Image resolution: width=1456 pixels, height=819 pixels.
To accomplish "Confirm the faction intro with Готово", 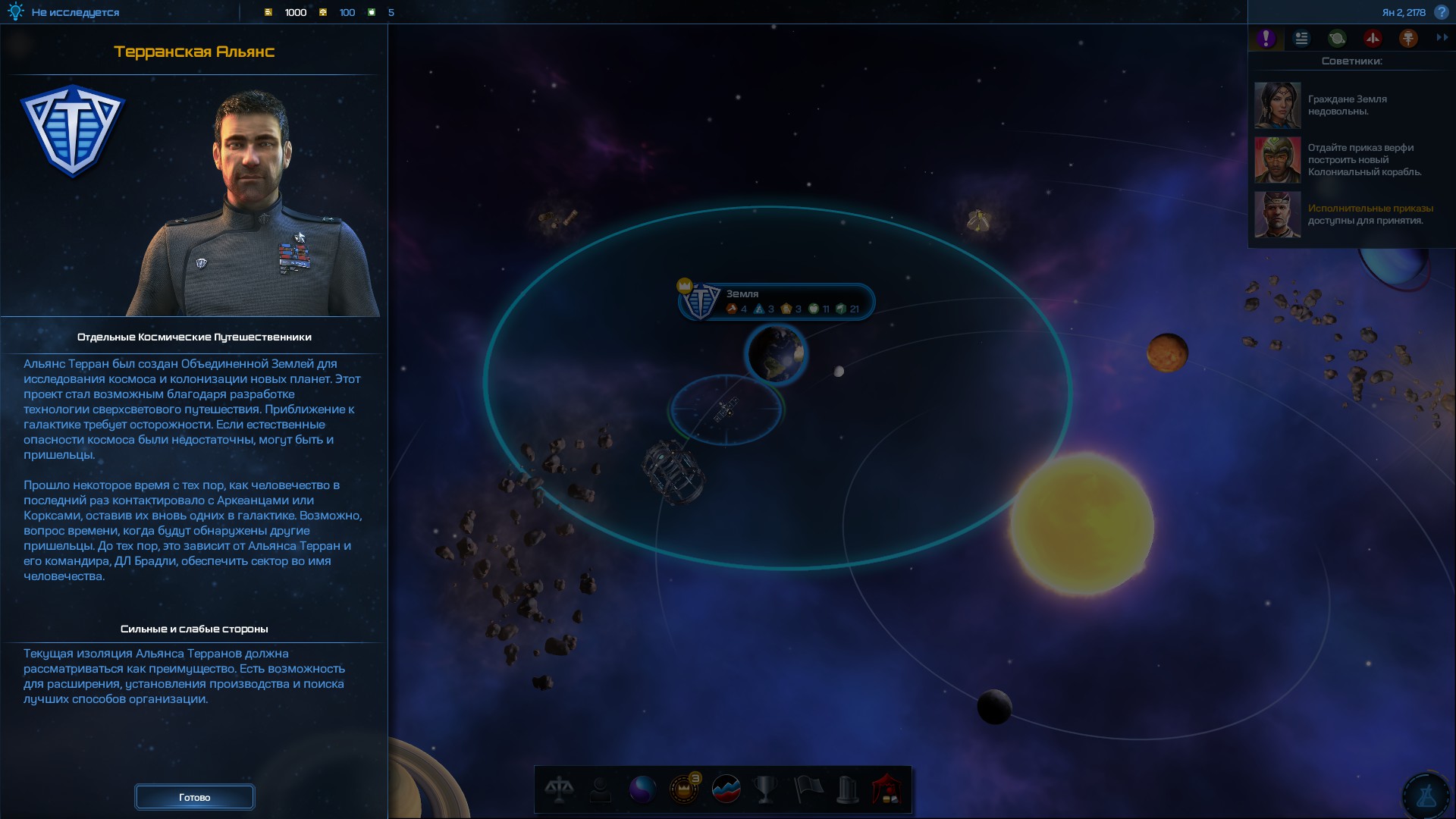I will coord(194,797).
